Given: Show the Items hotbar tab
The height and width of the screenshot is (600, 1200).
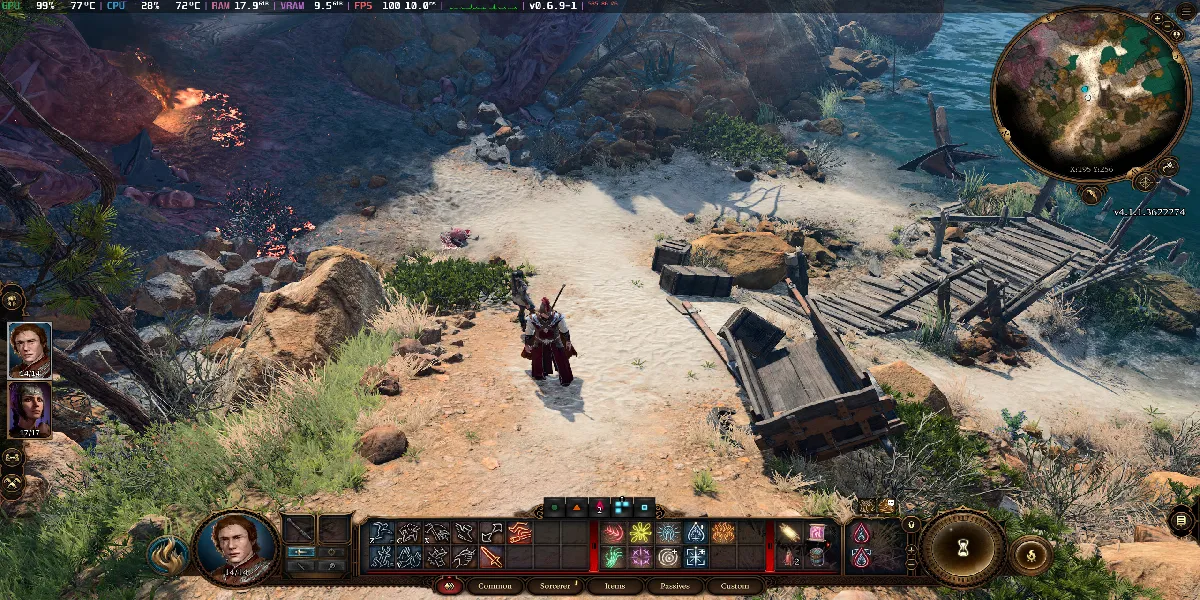Looking at the screenshot, I should tap(614, 587).
